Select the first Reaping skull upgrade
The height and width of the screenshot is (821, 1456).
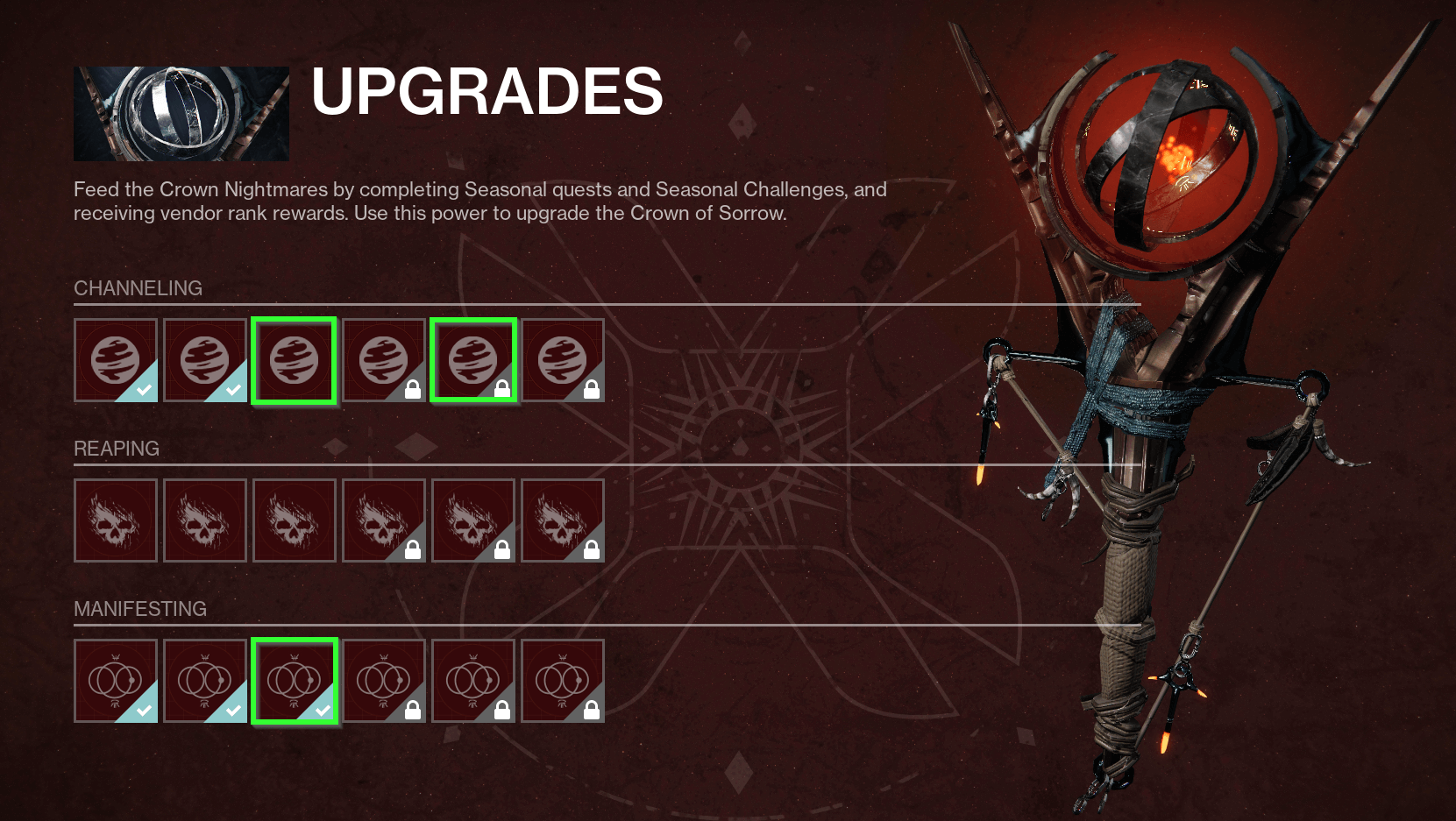point(116,520)
